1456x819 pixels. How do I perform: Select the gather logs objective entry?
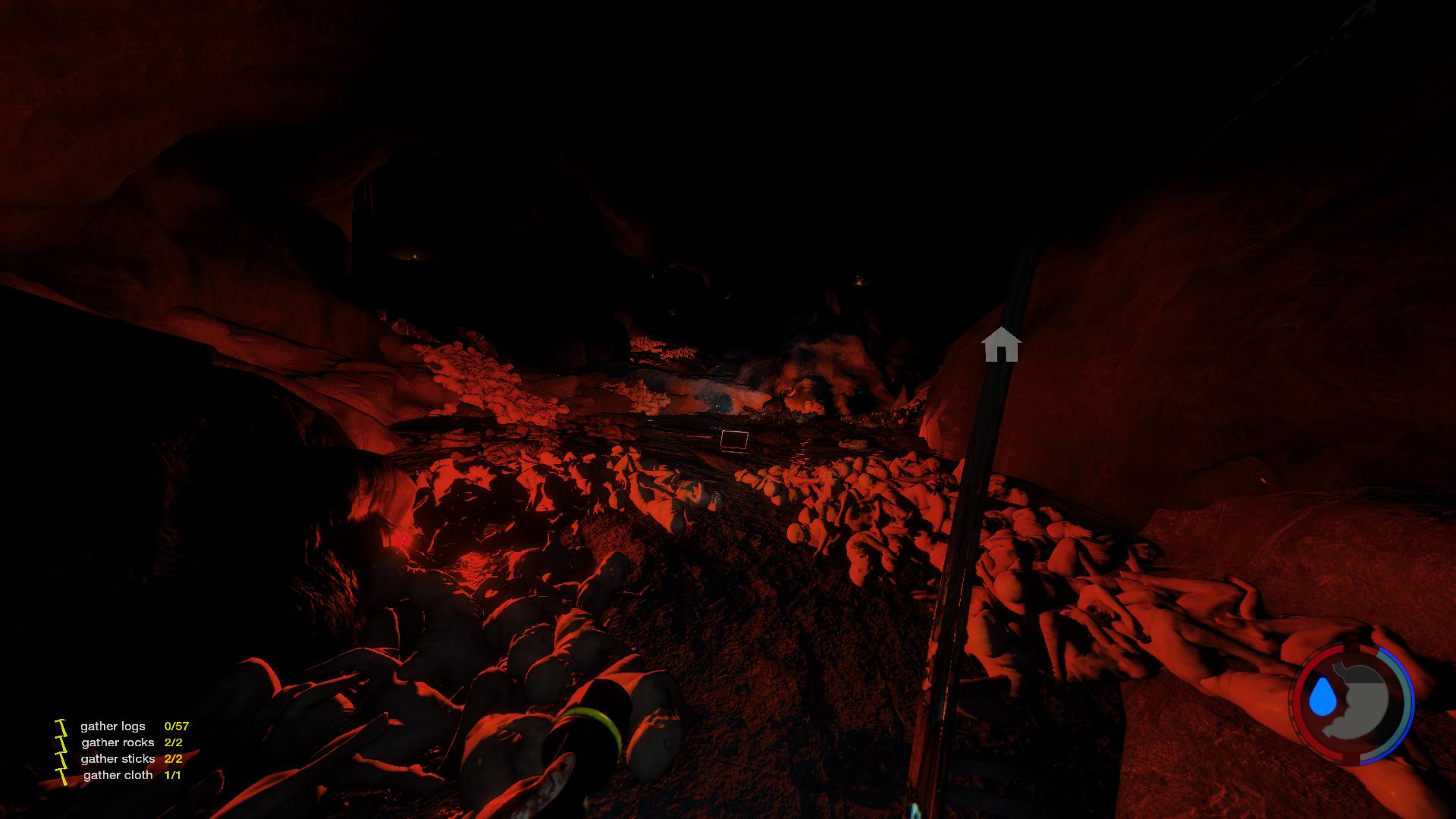(113, 726)
